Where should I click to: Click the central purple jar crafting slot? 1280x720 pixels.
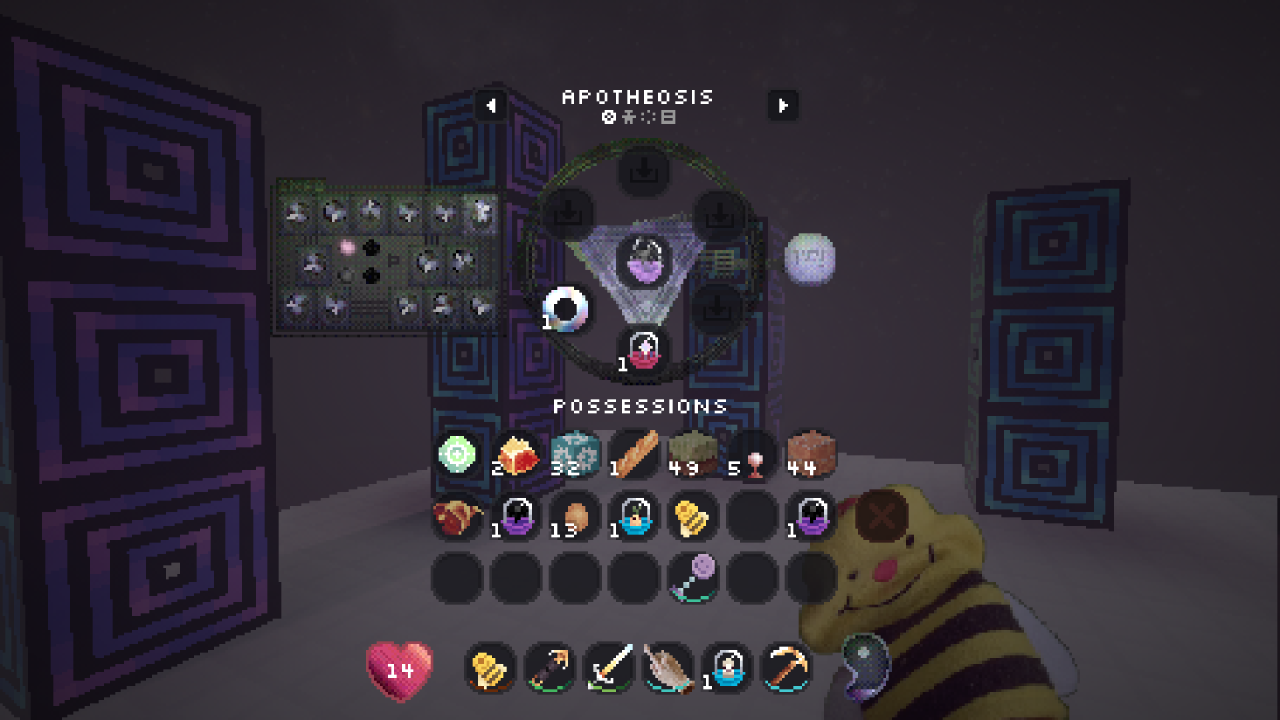point(643,261)
